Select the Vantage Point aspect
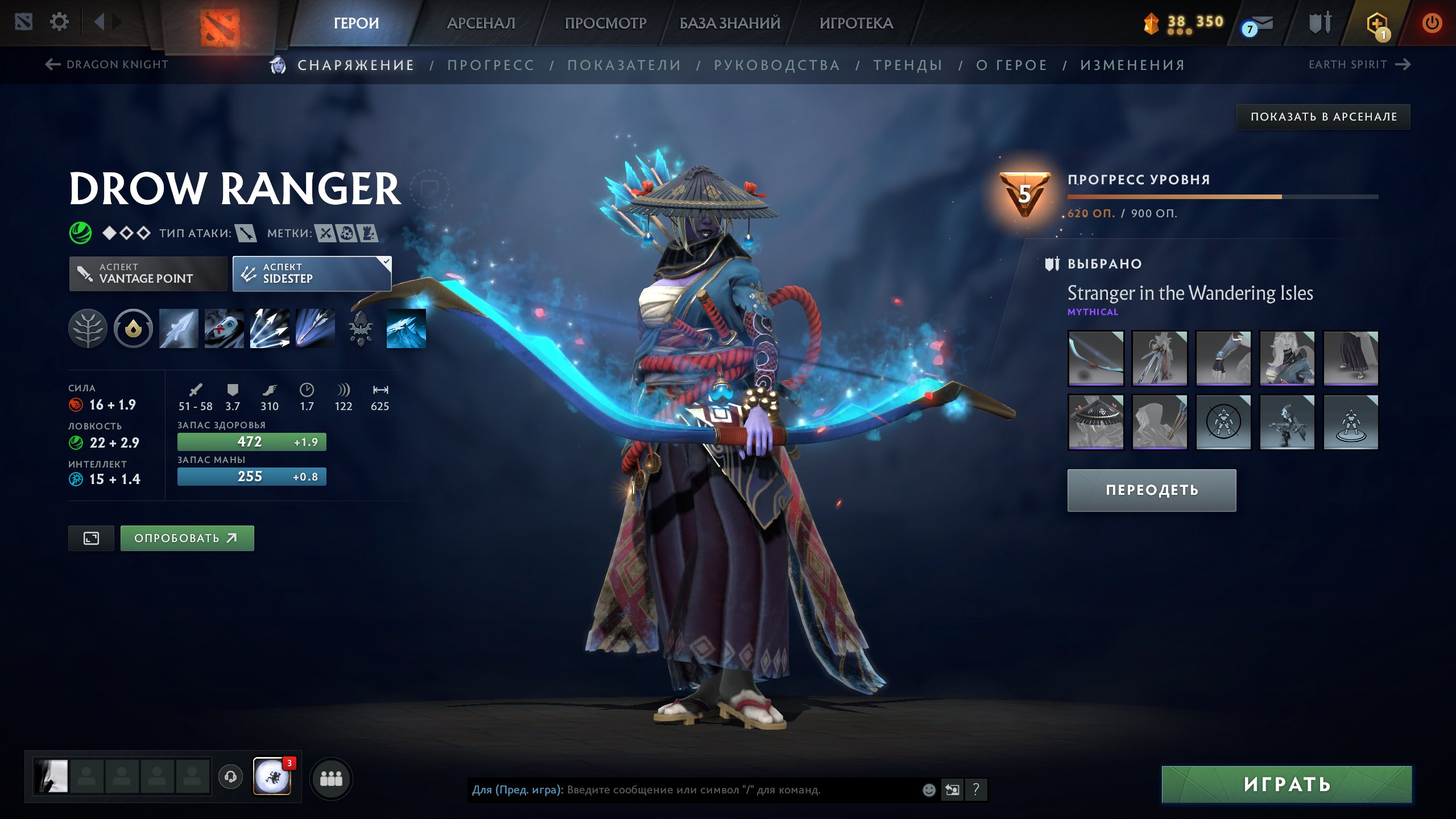Viewport: 1456px width, 819px height. click(148, 274)
